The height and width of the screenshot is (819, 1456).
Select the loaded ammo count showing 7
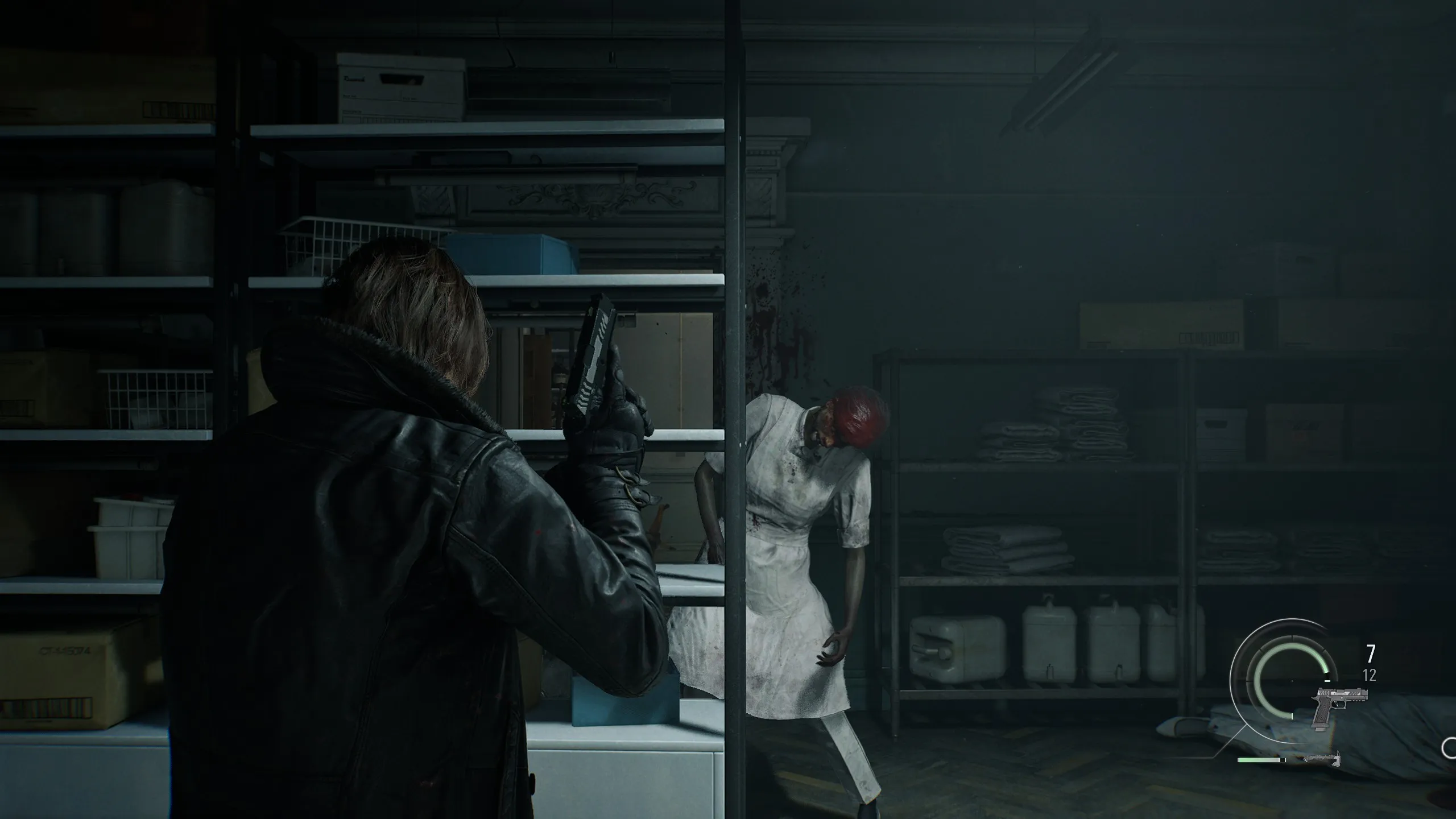pyautogui.click(x=1371, y=654)
